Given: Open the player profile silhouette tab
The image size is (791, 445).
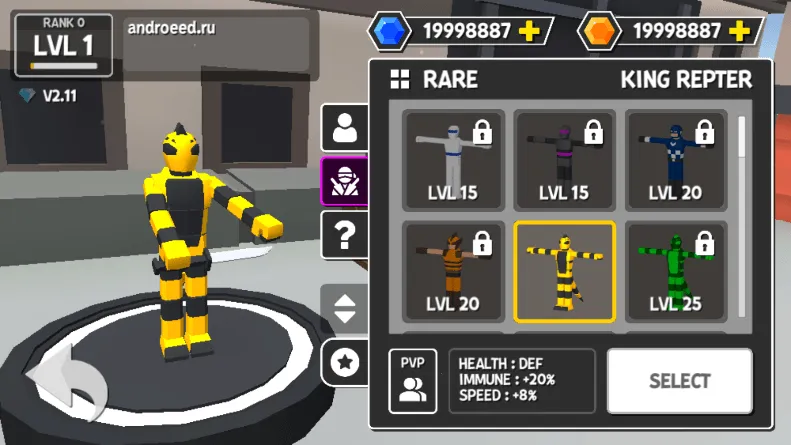Looking at the screenshot, I should (345, 127).
